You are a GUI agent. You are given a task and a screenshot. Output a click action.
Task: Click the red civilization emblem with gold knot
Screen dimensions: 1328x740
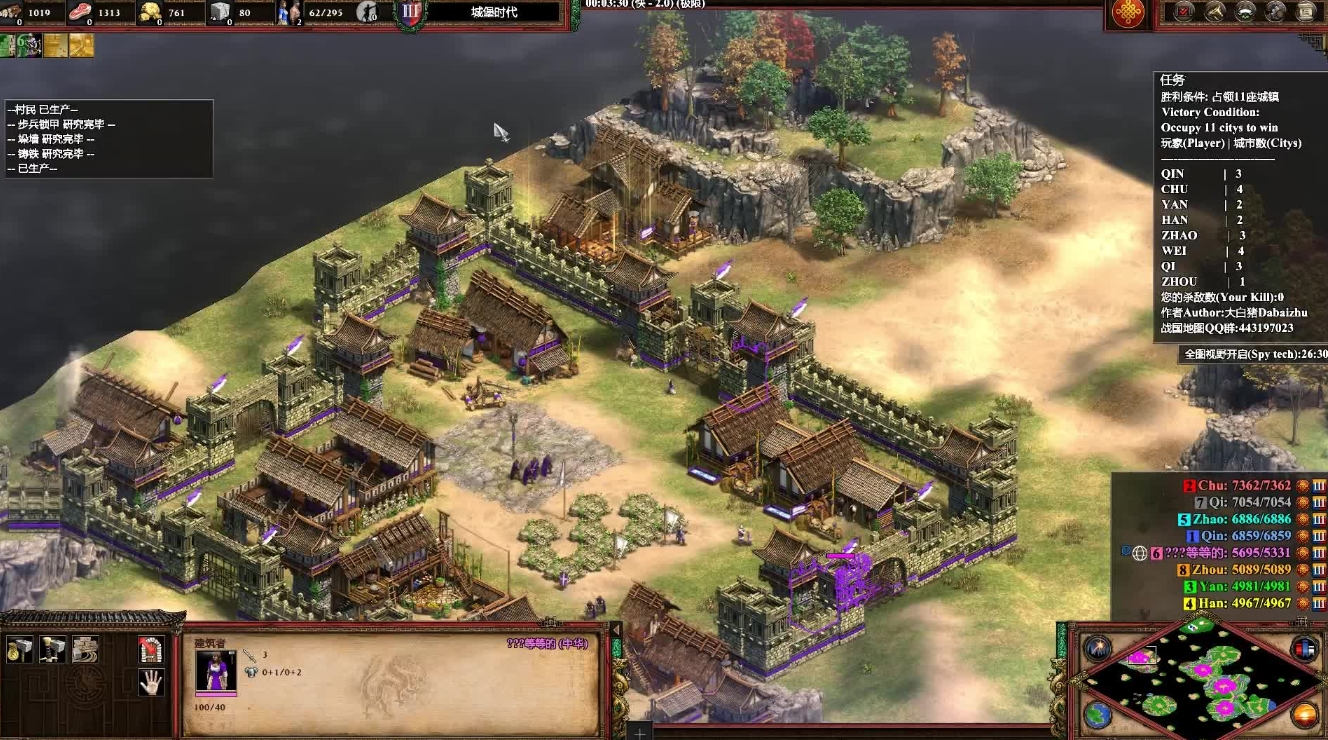pyautogui.click(x=1129, y=13)
